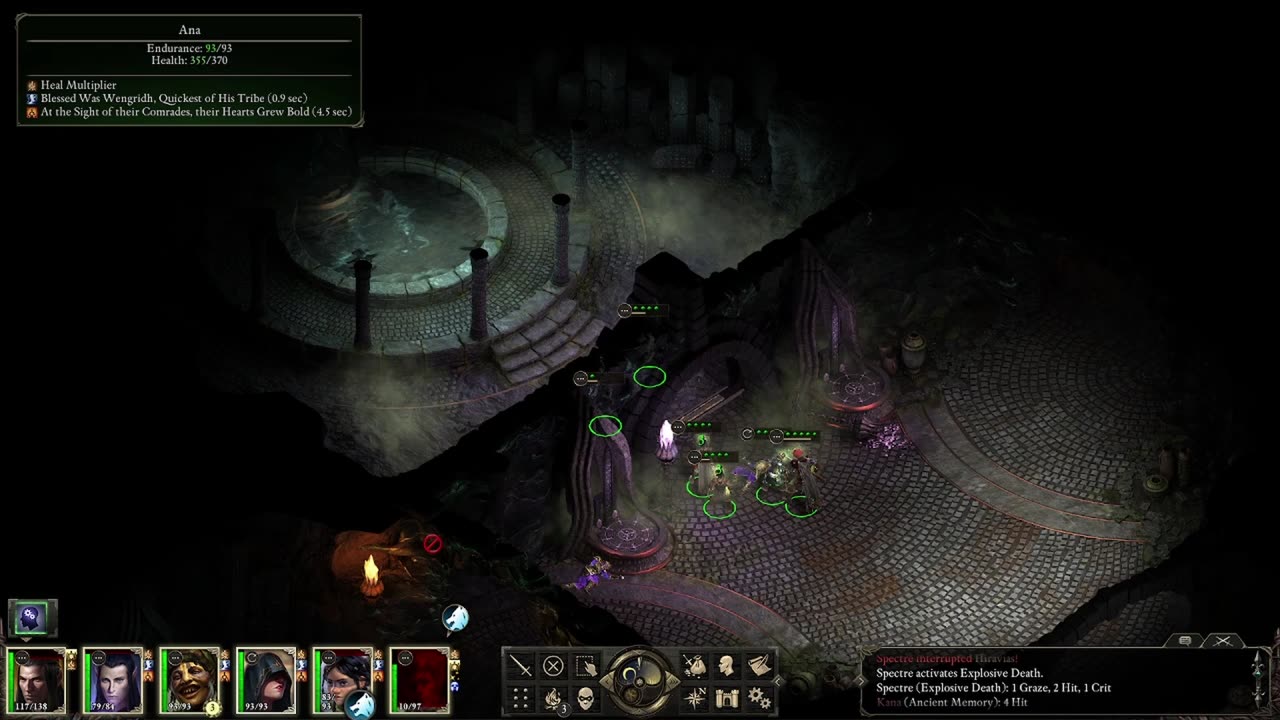
Task: Click the sword attack command button
Action: tap(521, 665)
